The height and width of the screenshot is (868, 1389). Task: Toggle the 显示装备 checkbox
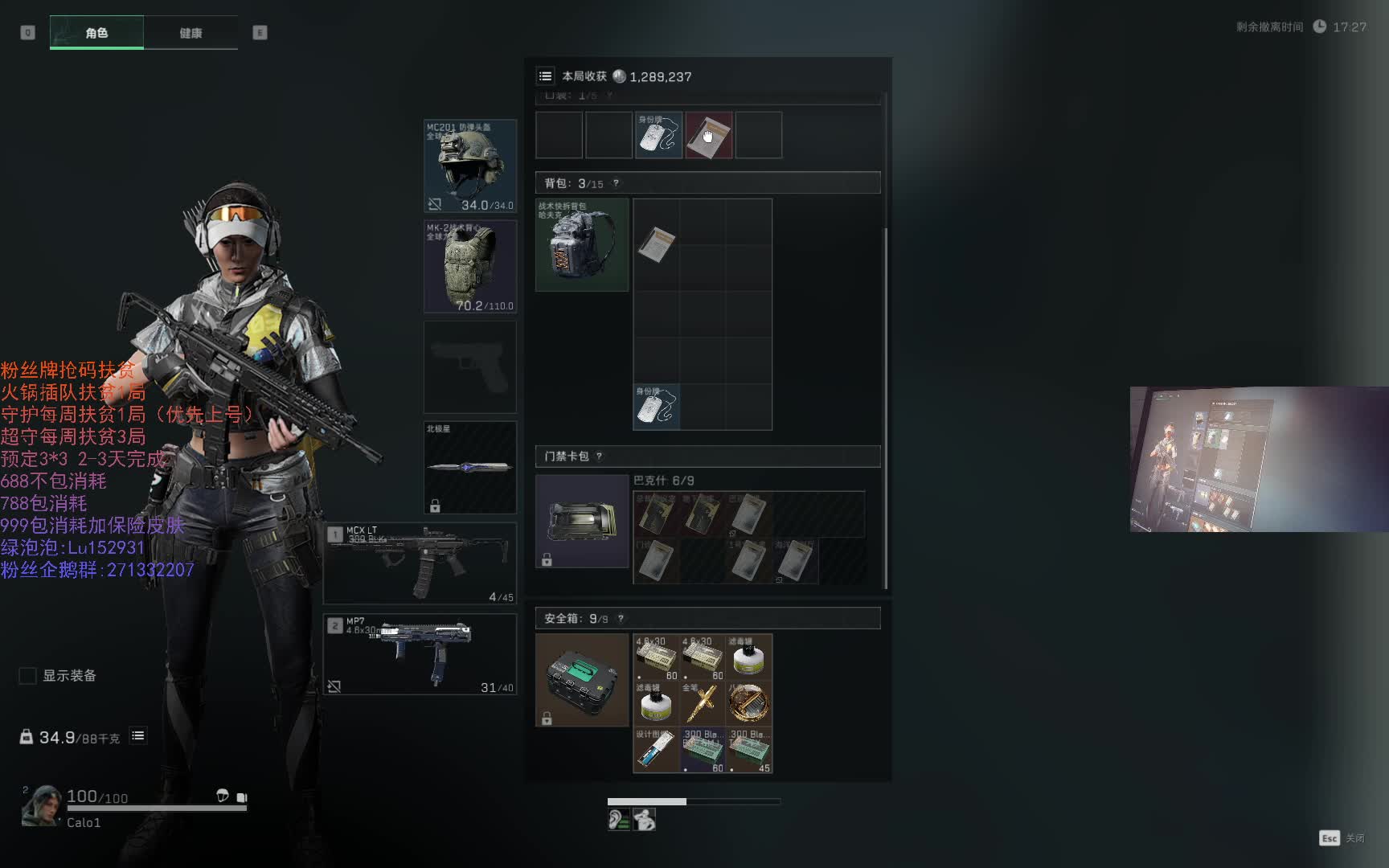(28, 676)
